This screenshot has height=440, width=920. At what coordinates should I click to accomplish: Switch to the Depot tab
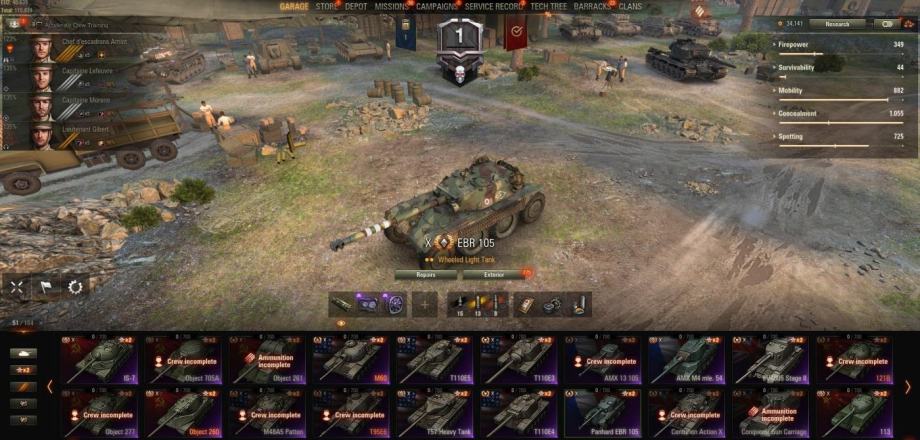point(356,6)
